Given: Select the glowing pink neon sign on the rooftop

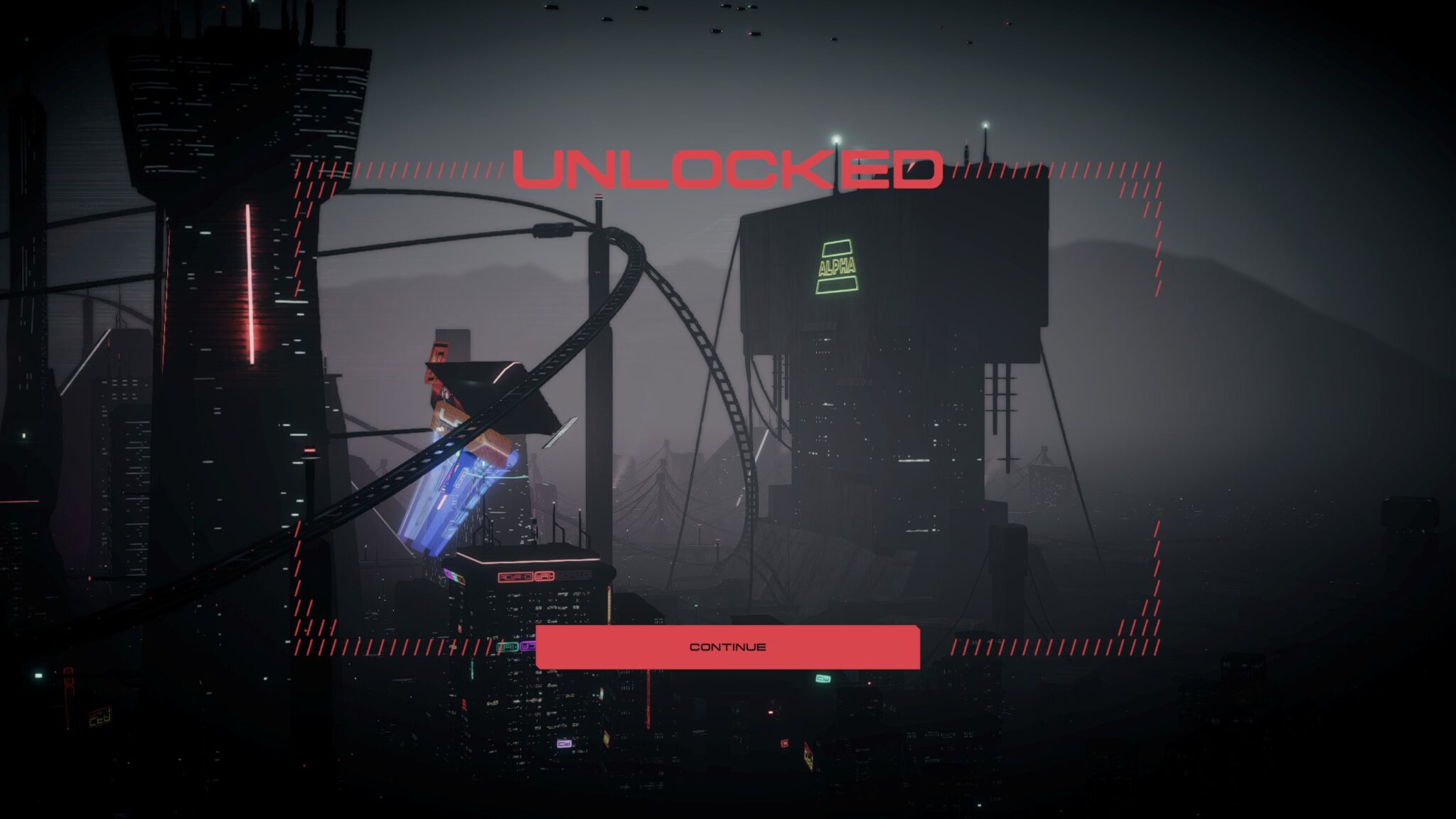Looking at the screenshot, I should [x=525, y=560].
